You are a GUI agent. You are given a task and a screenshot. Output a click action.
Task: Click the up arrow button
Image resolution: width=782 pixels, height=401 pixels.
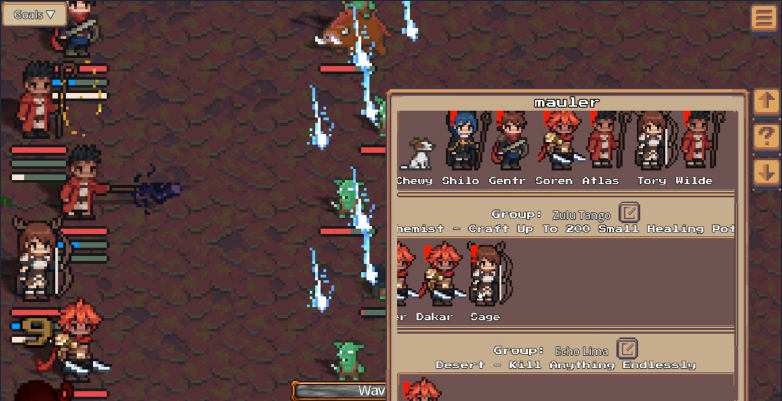(x=766, y=101)
